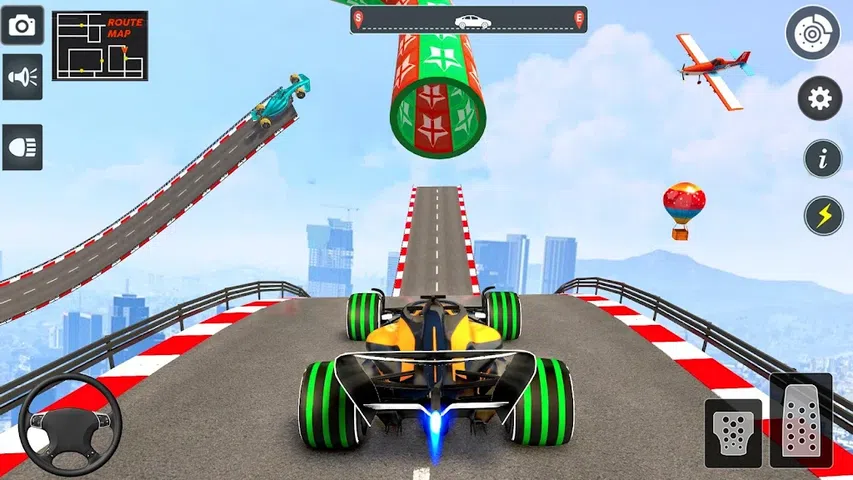853x480 pixels.
Task: Tap the brake pedal
Action: (x=733, y=433)
